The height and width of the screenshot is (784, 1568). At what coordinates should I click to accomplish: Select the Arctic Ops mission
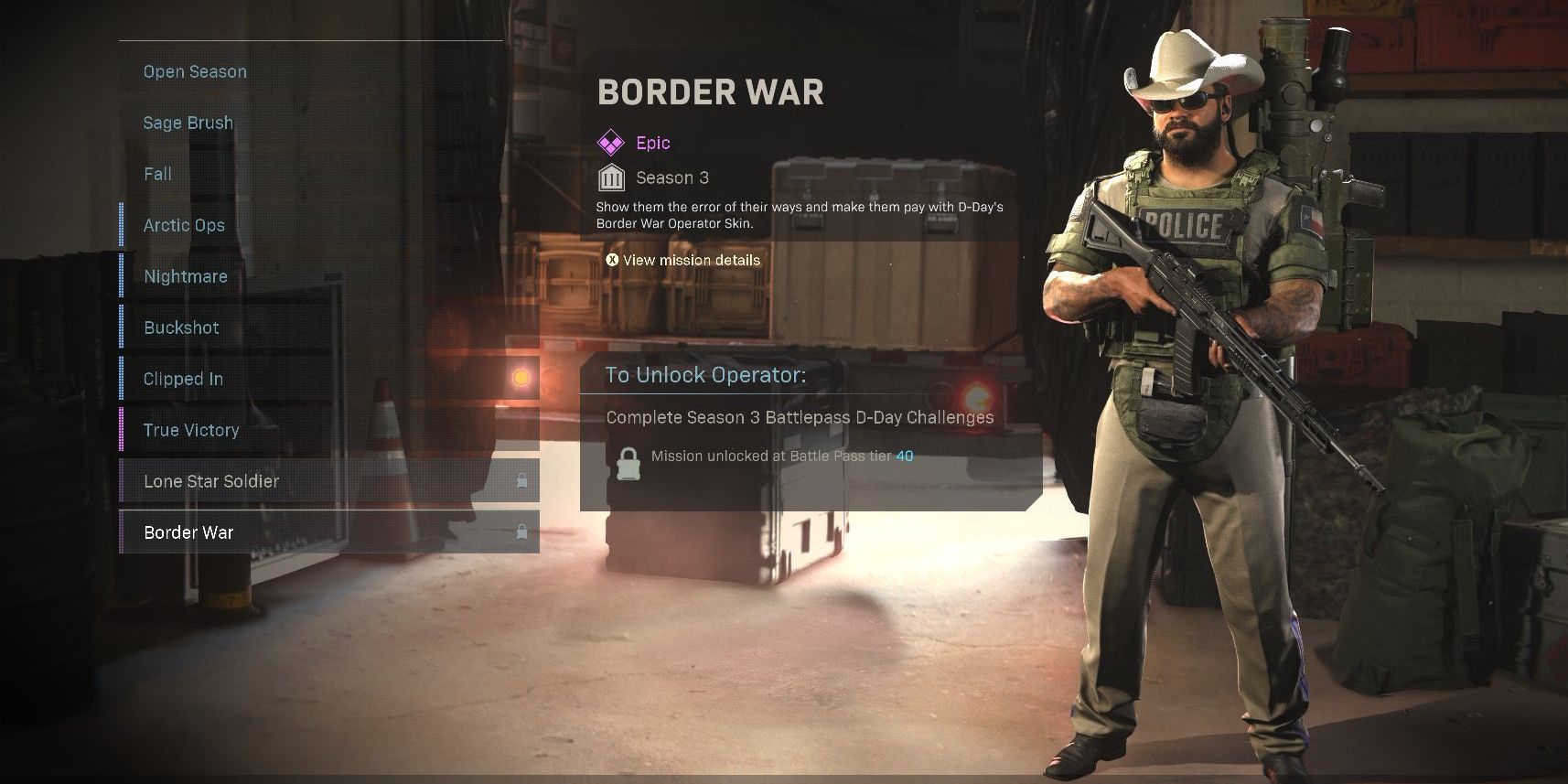(x=184, y=224)
